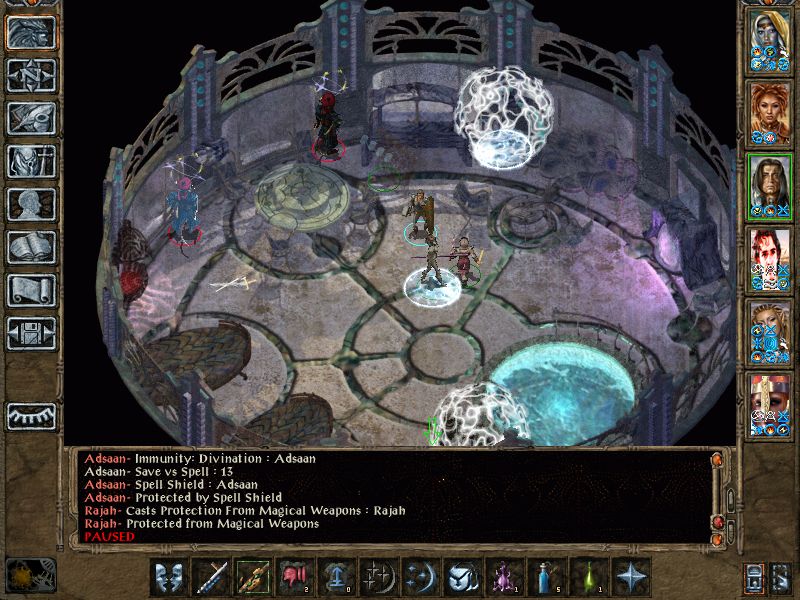Viewport: 800px width, 600px height.
Task: Open the journal quill button
Action: [30, 119]
